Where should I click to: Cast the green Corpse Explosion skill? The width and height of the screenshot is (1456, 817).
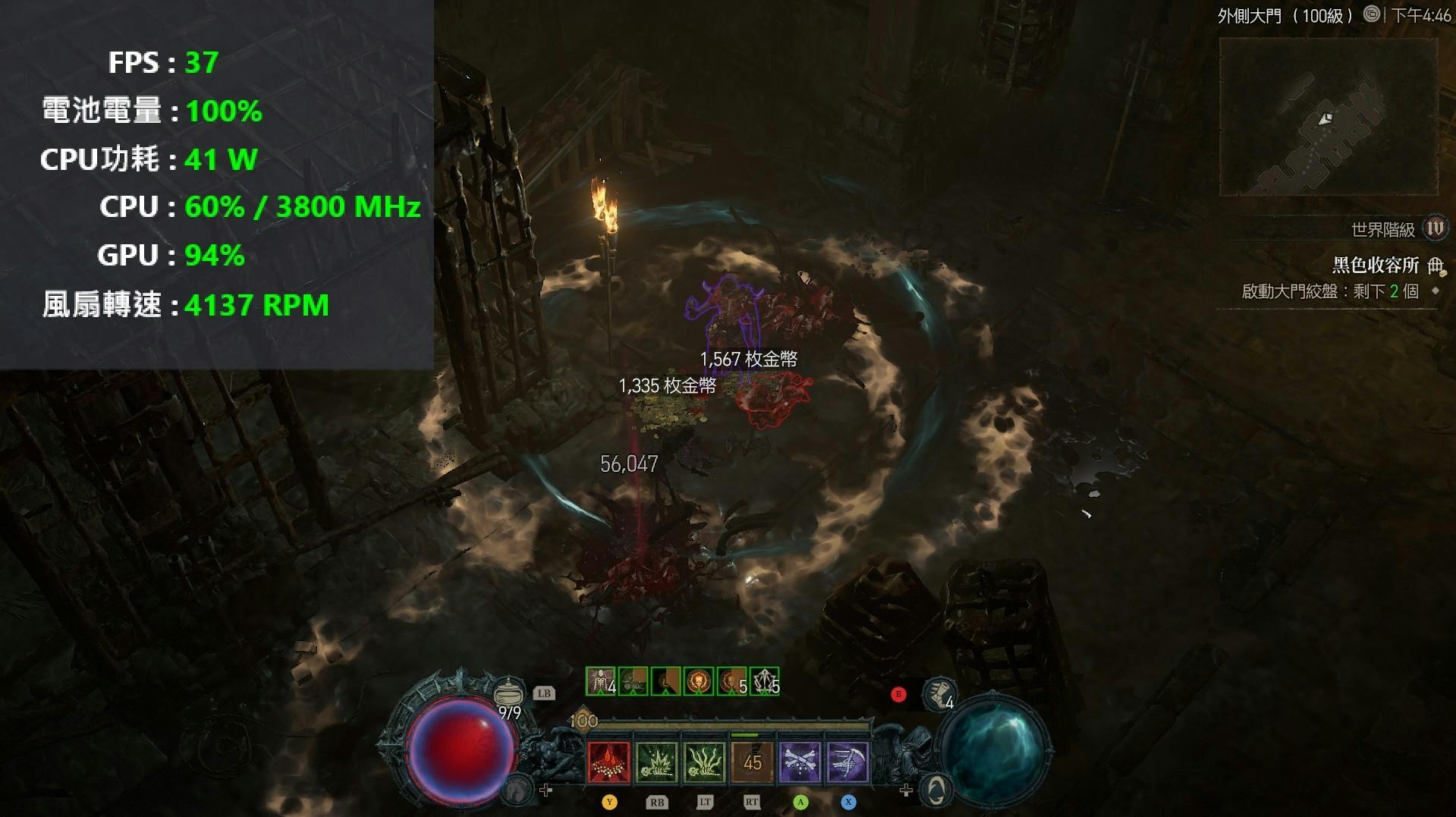click(x=656, y=762)
